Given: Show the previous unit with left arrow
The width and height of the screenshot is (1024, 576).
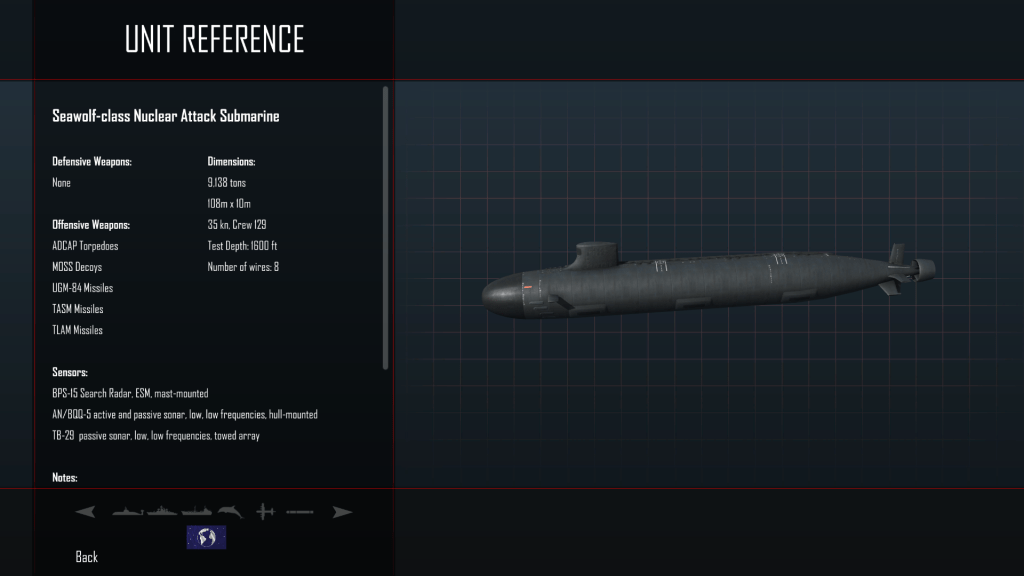Looking at the screenshot, I should (x=85, y=512).
